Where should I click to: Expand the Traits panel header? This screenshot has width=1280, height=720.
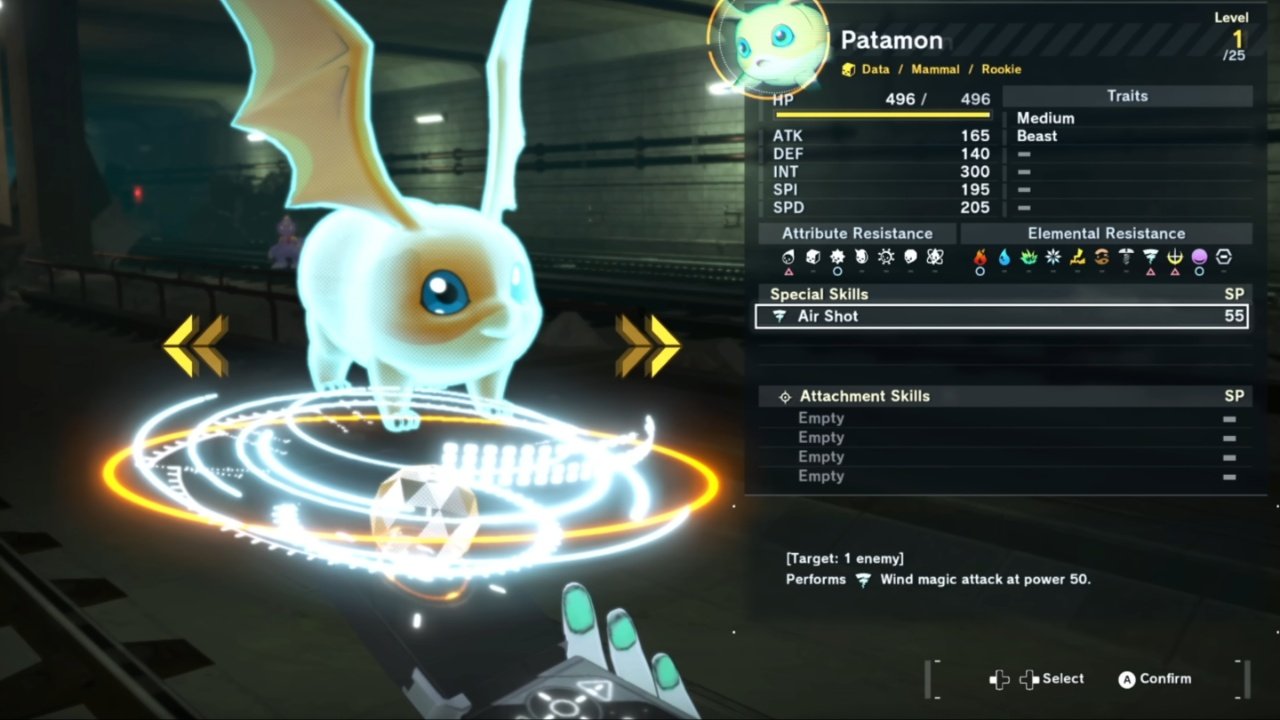(x=1126, y=95)
